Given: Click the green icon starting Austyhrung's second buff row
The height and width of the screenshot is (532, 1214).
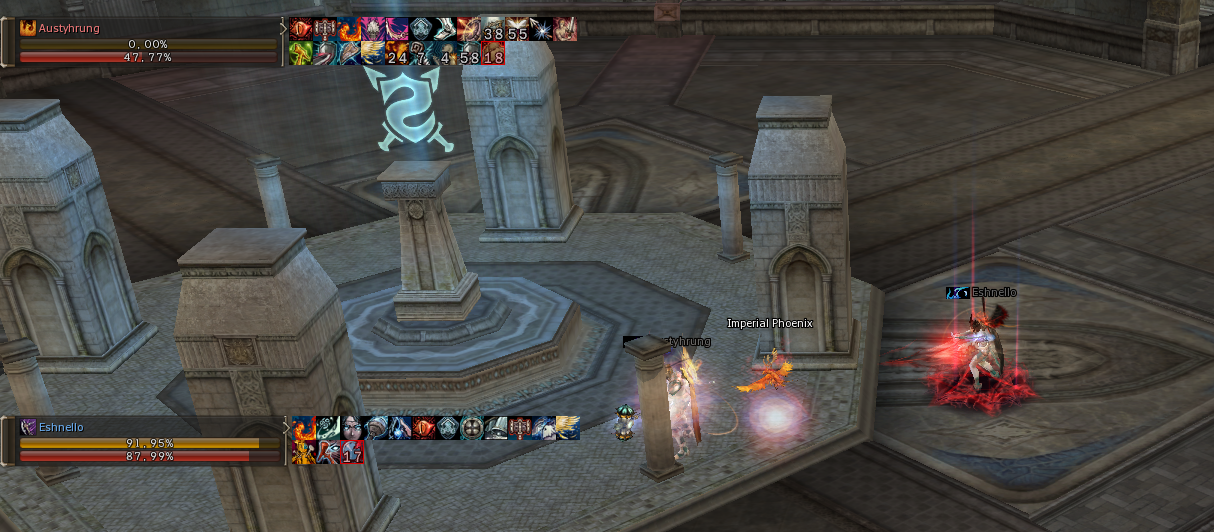Looking at the screenshot, I should coord(301,54).
